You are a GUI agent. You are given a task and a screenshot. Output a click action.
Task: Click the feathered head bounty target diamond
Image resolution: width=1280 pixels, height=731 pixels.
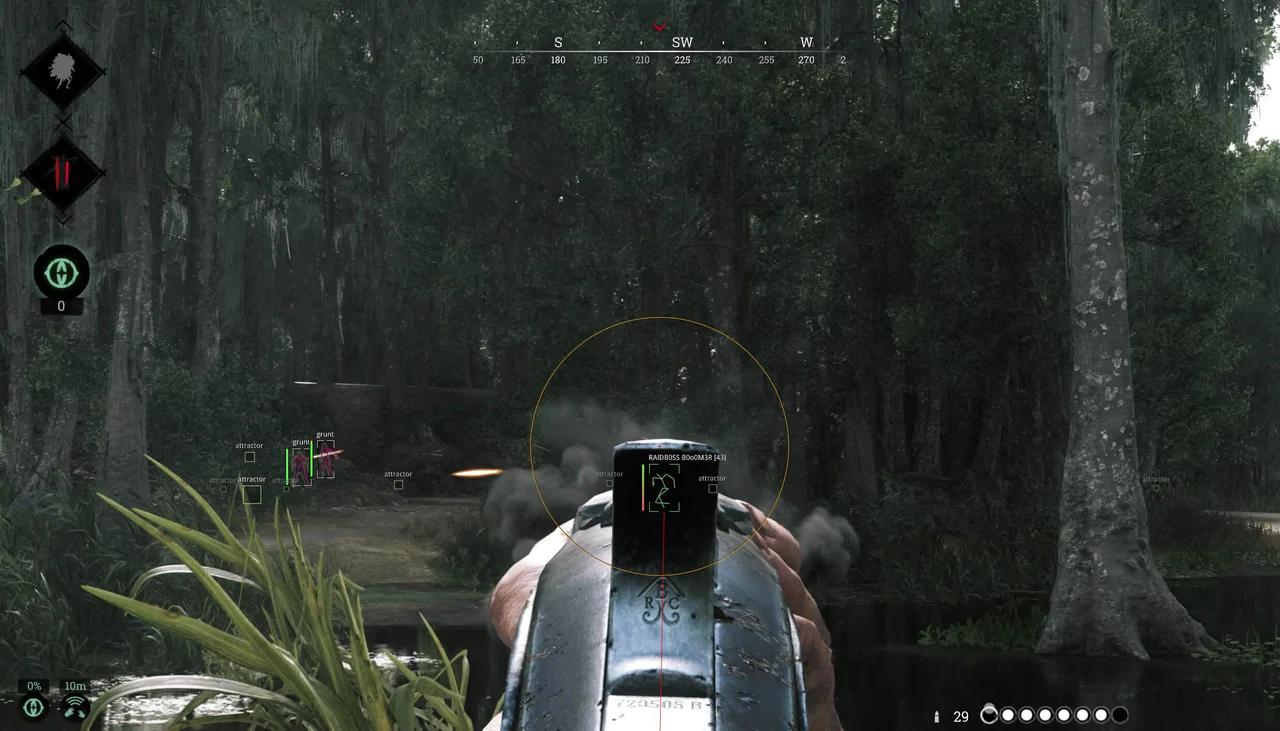(62, 72)
